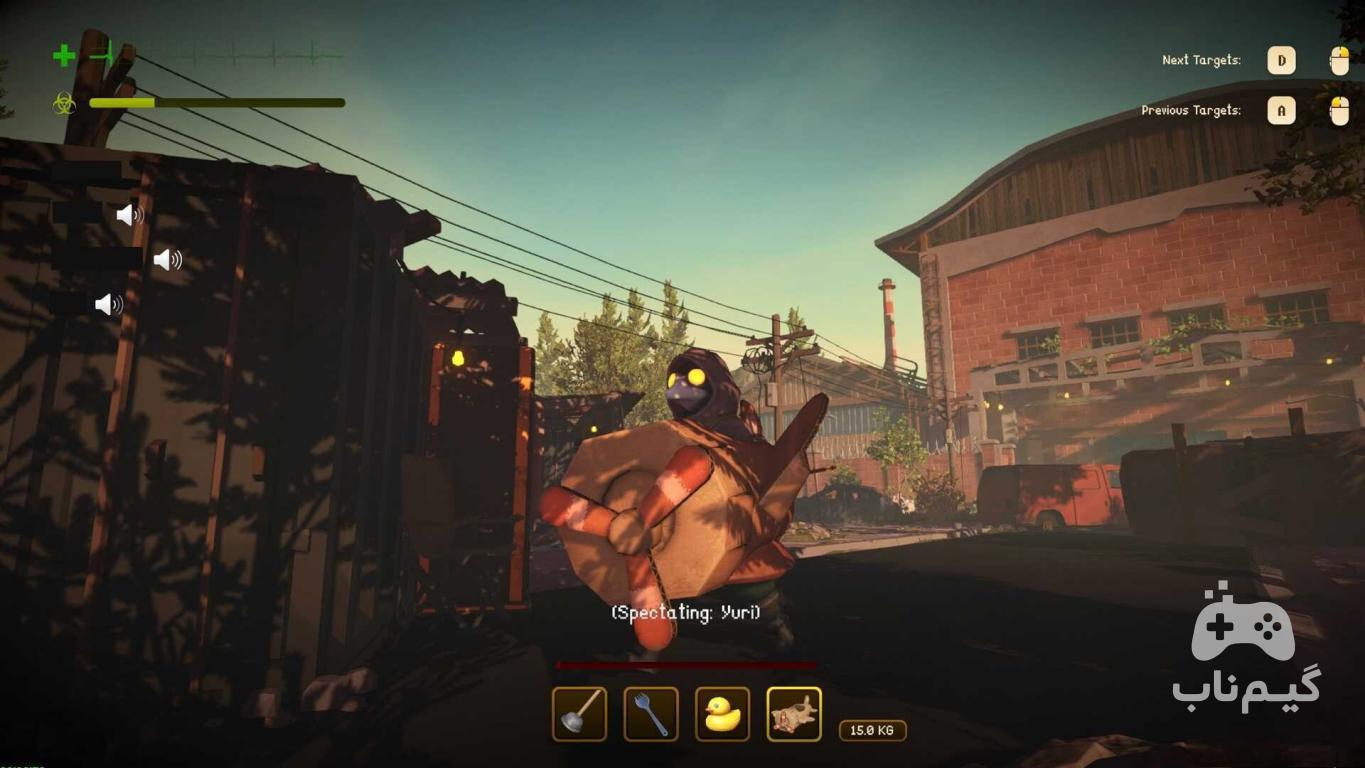
Task: Select the plunger hotbar slot
Action: click(x=579, y=714)
